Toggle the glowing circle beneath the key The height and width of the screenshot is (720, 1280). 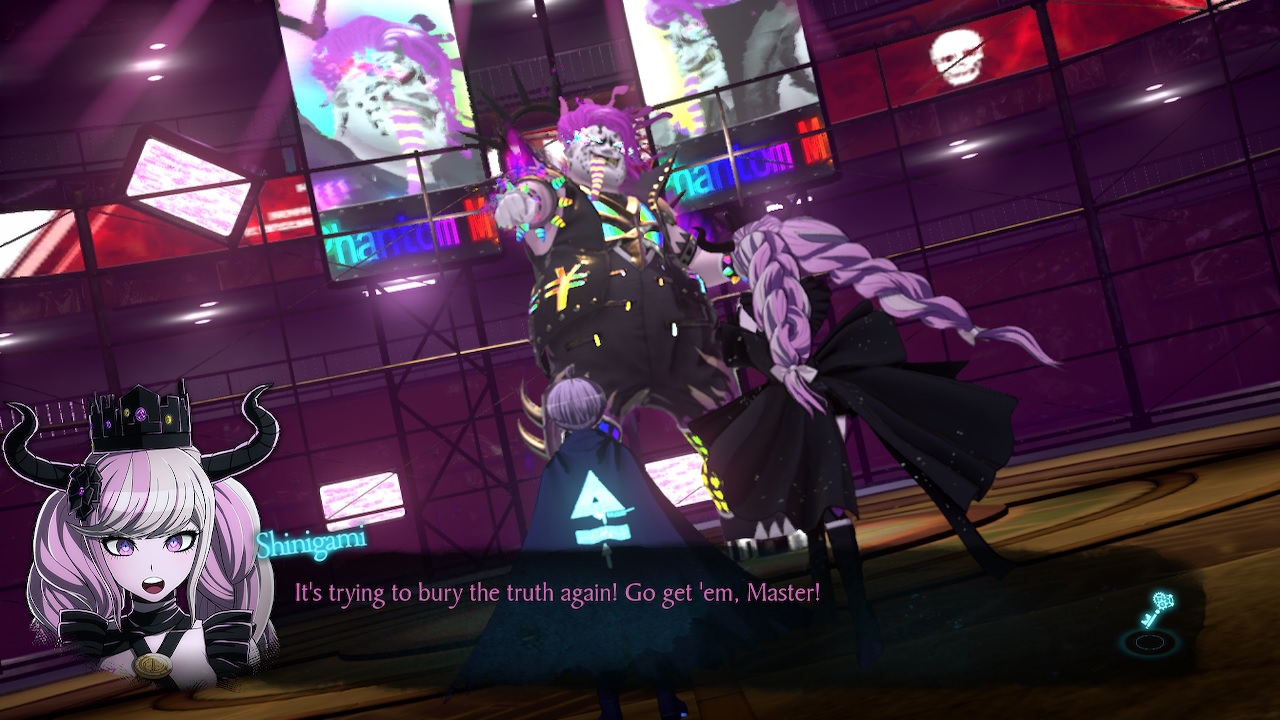coord(1150,641)
